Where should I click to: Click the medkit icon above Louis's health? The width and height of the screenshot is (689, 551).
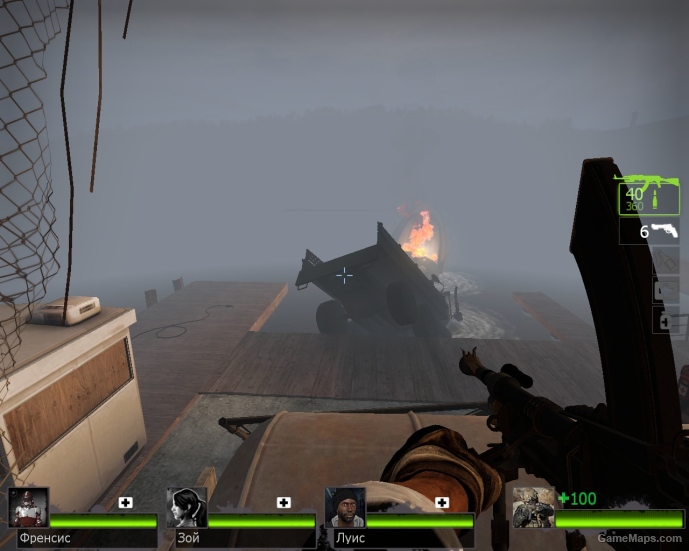(442, 502)
